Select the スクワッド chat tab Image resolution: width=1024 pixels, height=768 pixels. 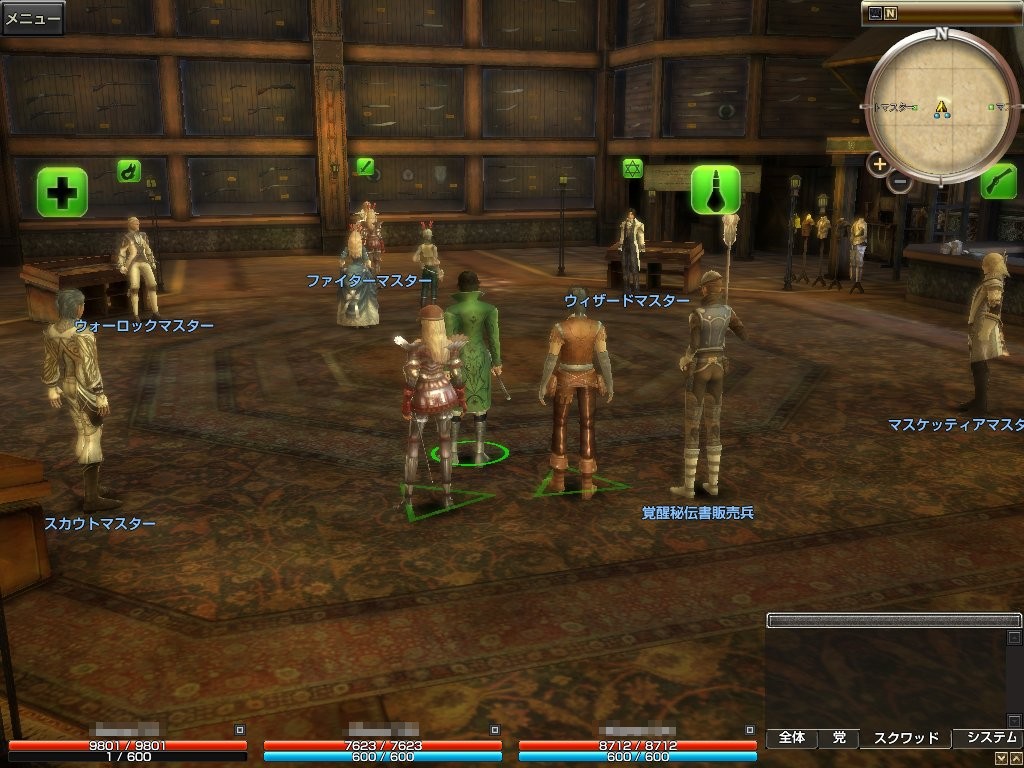tap(906, 738)
